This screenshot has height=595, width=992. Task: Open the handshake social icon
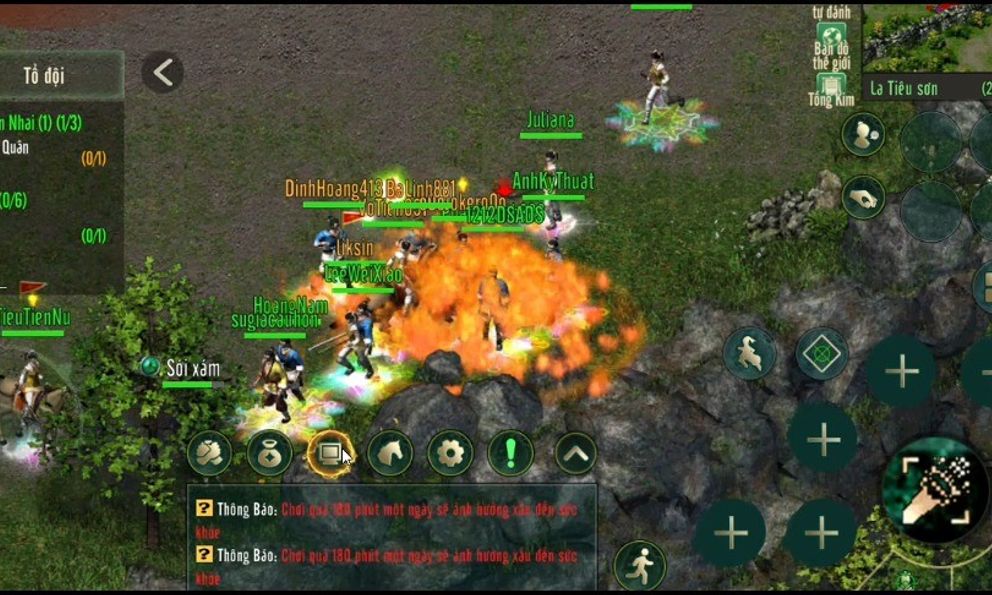[209, 454]
